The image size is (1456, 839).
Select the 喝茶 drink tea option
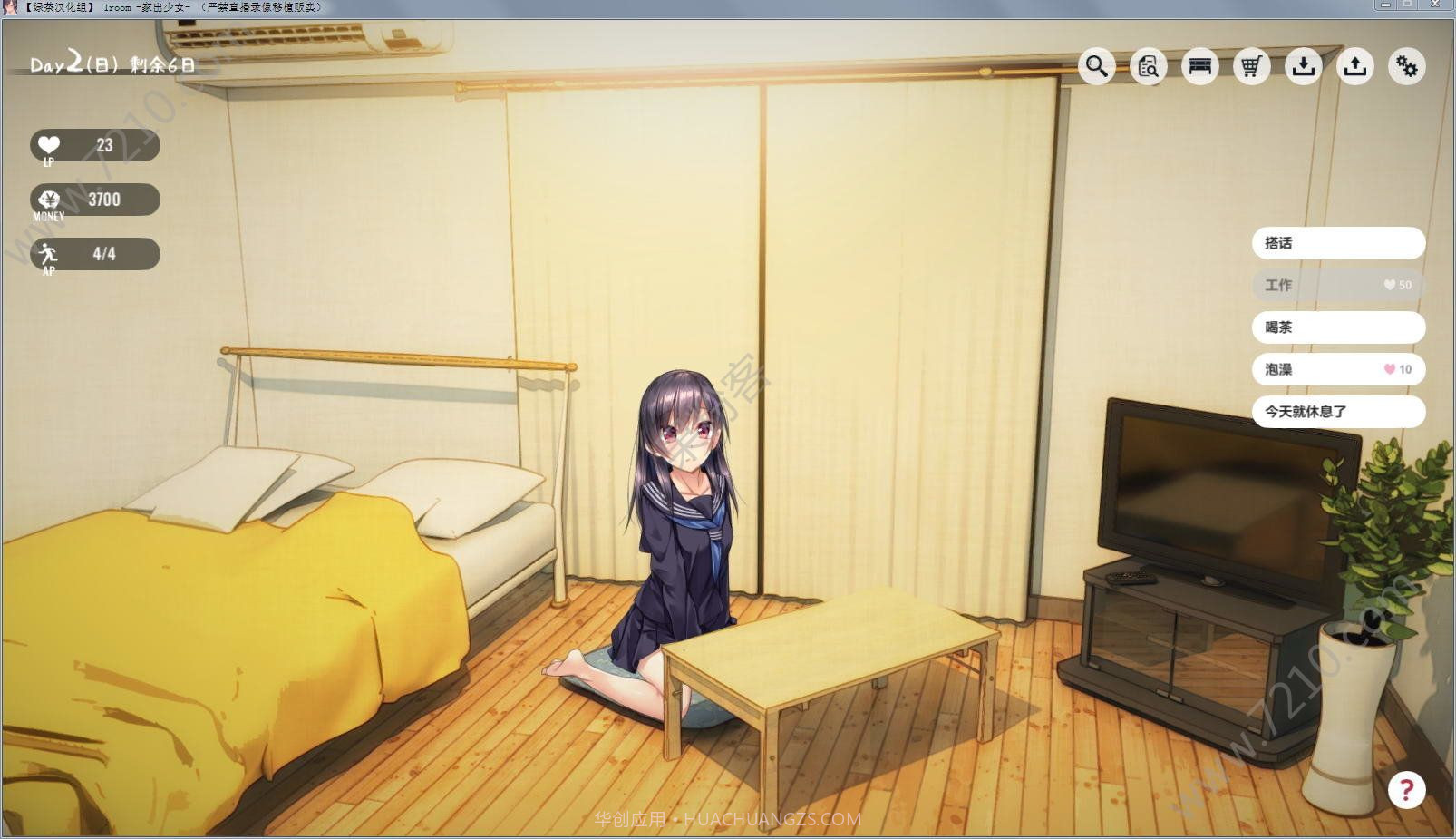click(x=1338, y=327)
